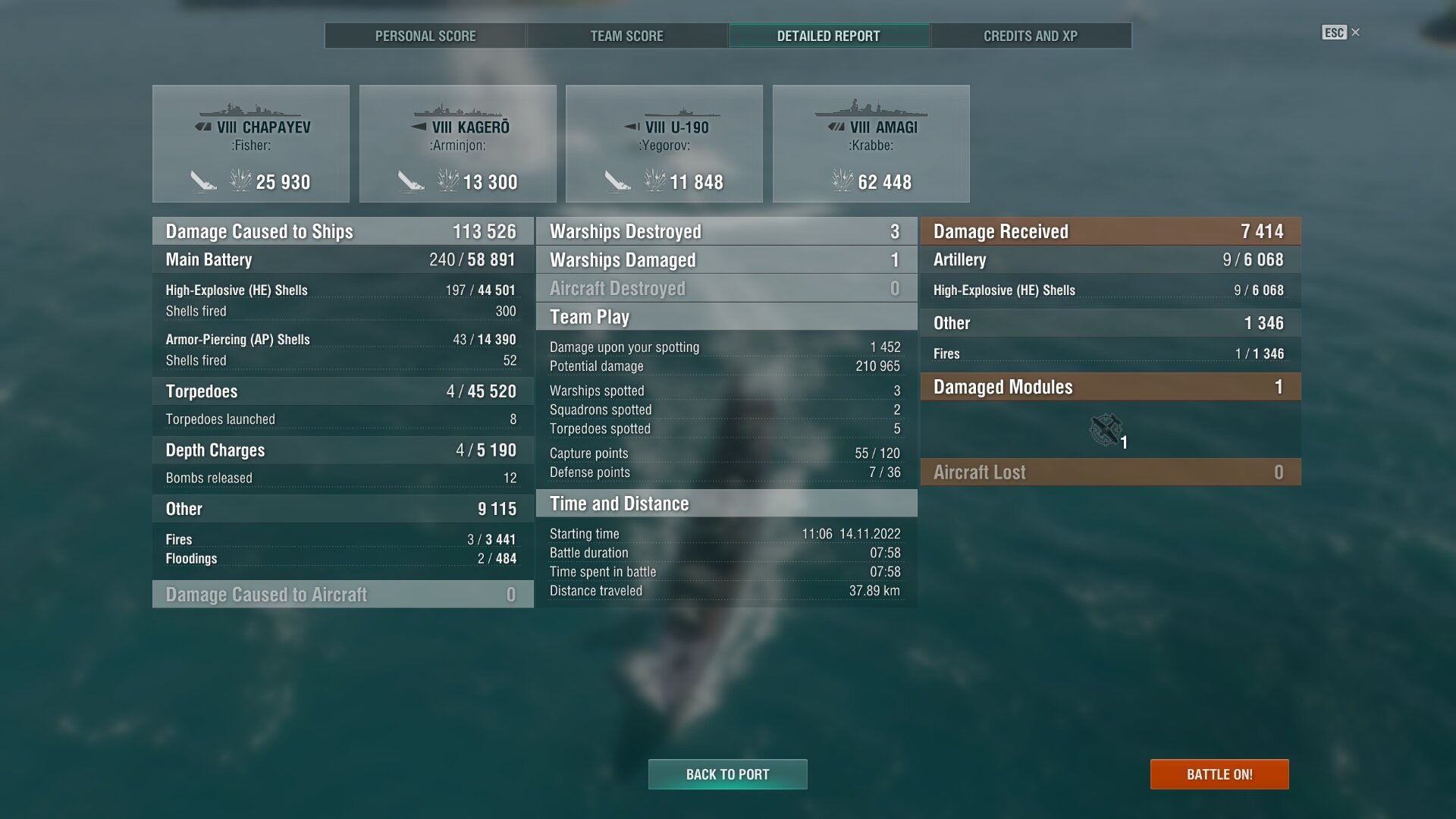
Task: Select the VIII Amagi ship card
Action: point(871,143)
